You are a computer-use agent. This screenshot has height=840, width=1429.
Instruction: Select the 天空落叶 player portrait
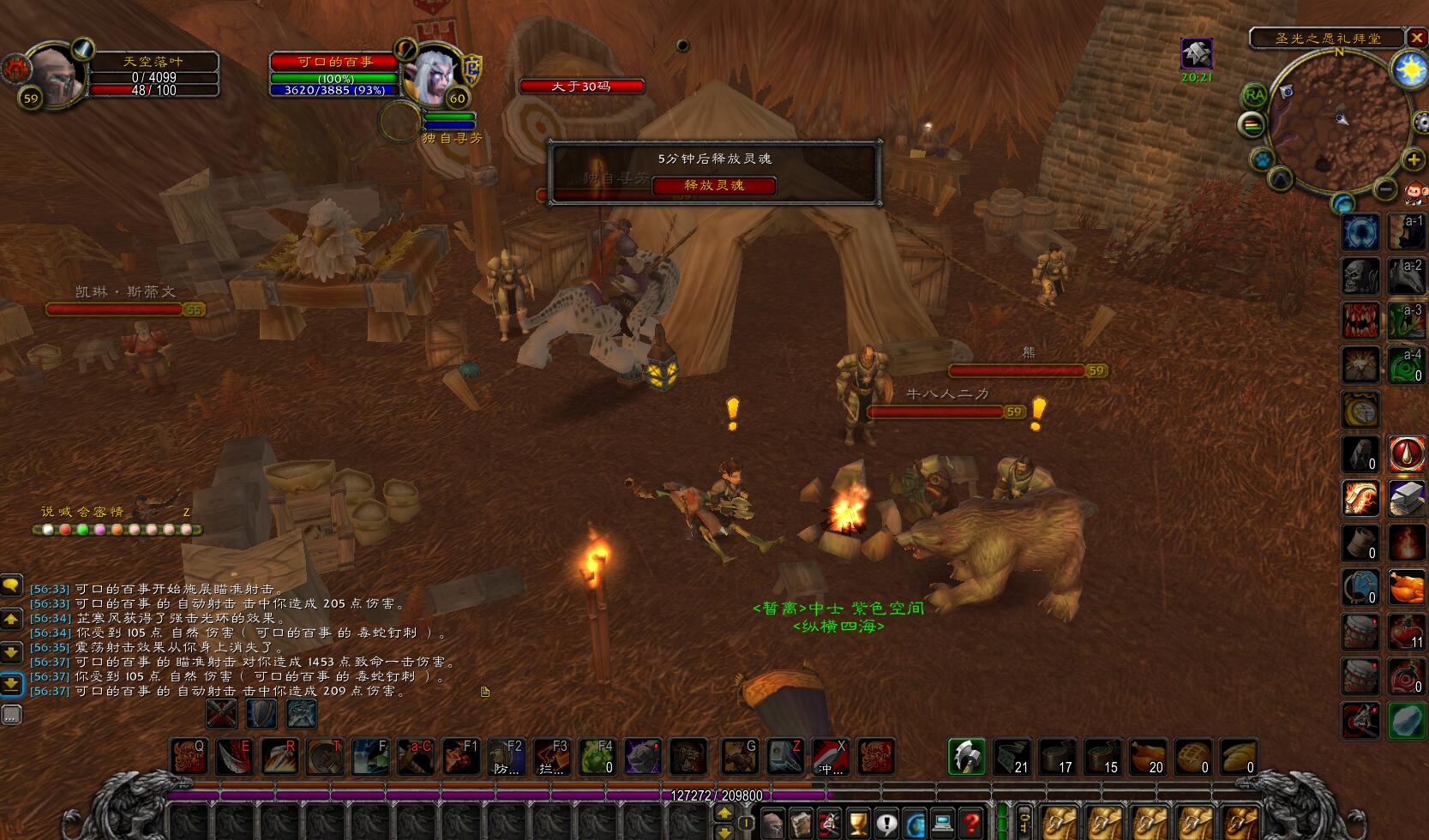[x=55, y=75]
